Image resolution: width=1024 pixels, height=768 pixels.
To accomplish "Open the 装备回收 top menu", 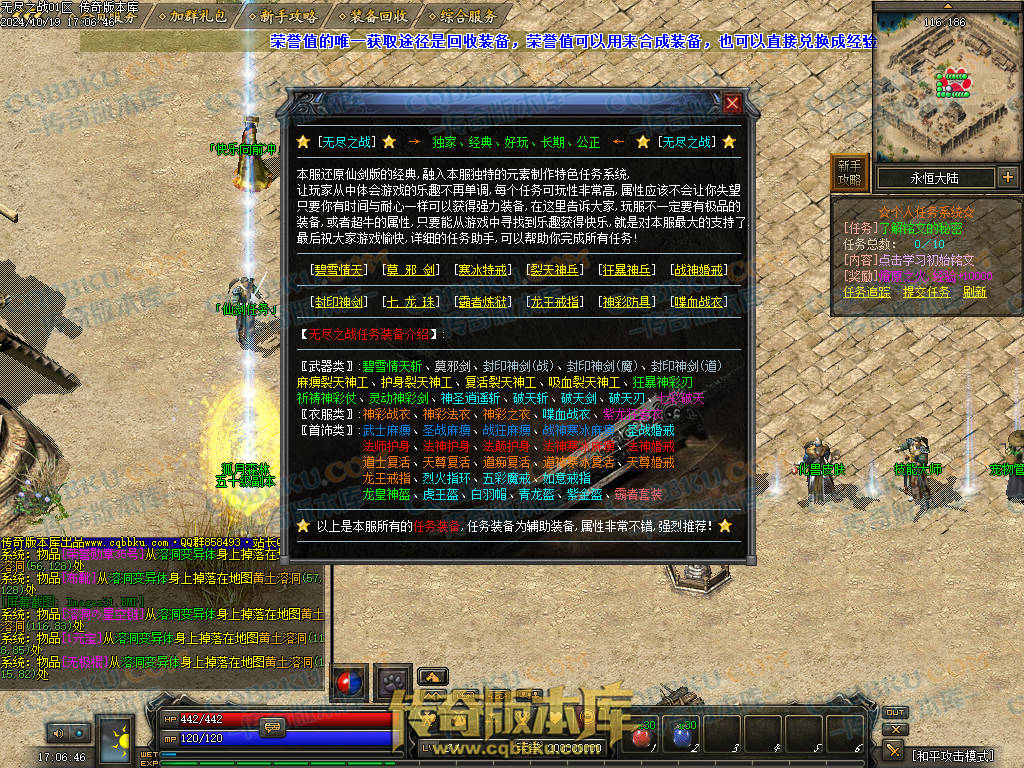I will click(x=379, y=16).
